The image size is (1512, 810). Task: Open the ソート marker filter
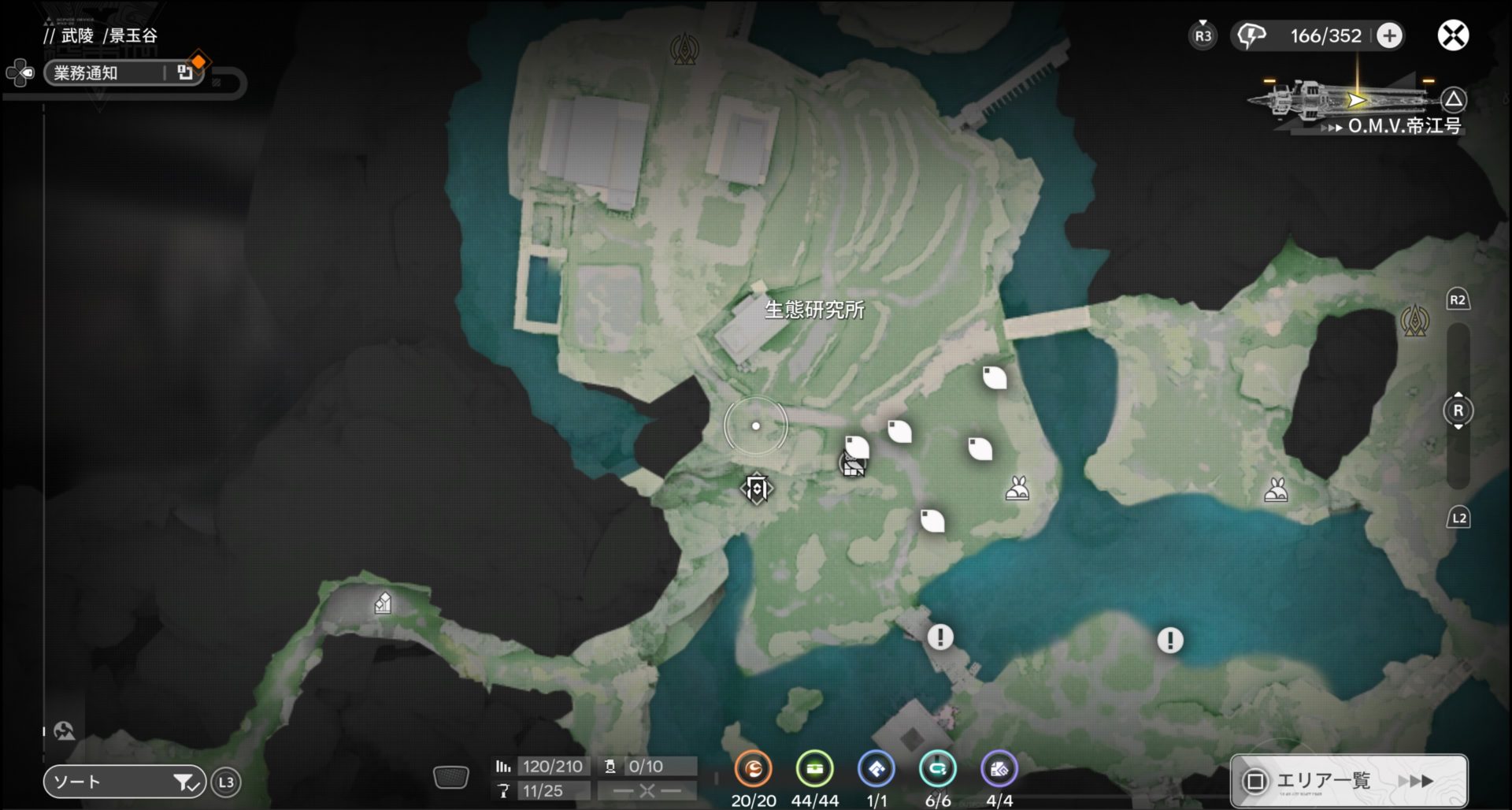(x=124, y=782)
